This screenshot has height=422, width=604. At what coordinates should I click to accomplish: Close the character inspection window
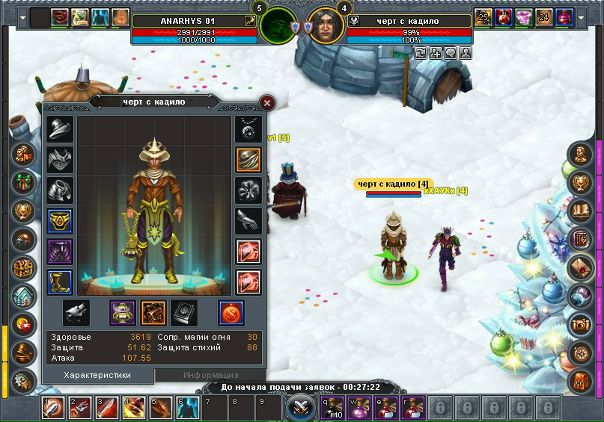click(267, 101)
